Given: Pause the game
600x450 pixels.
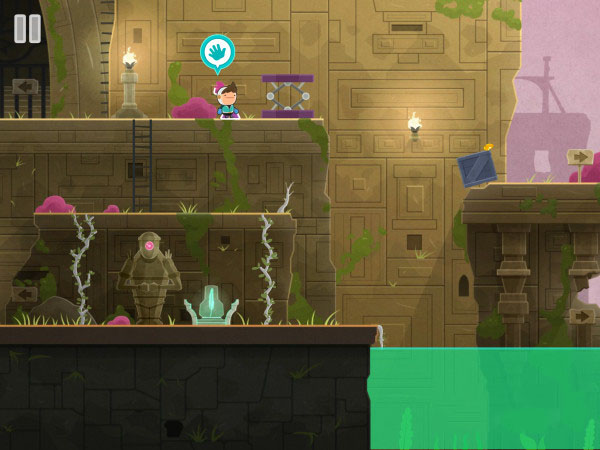Looking at the screenshot, I should (x=27, y=28).
